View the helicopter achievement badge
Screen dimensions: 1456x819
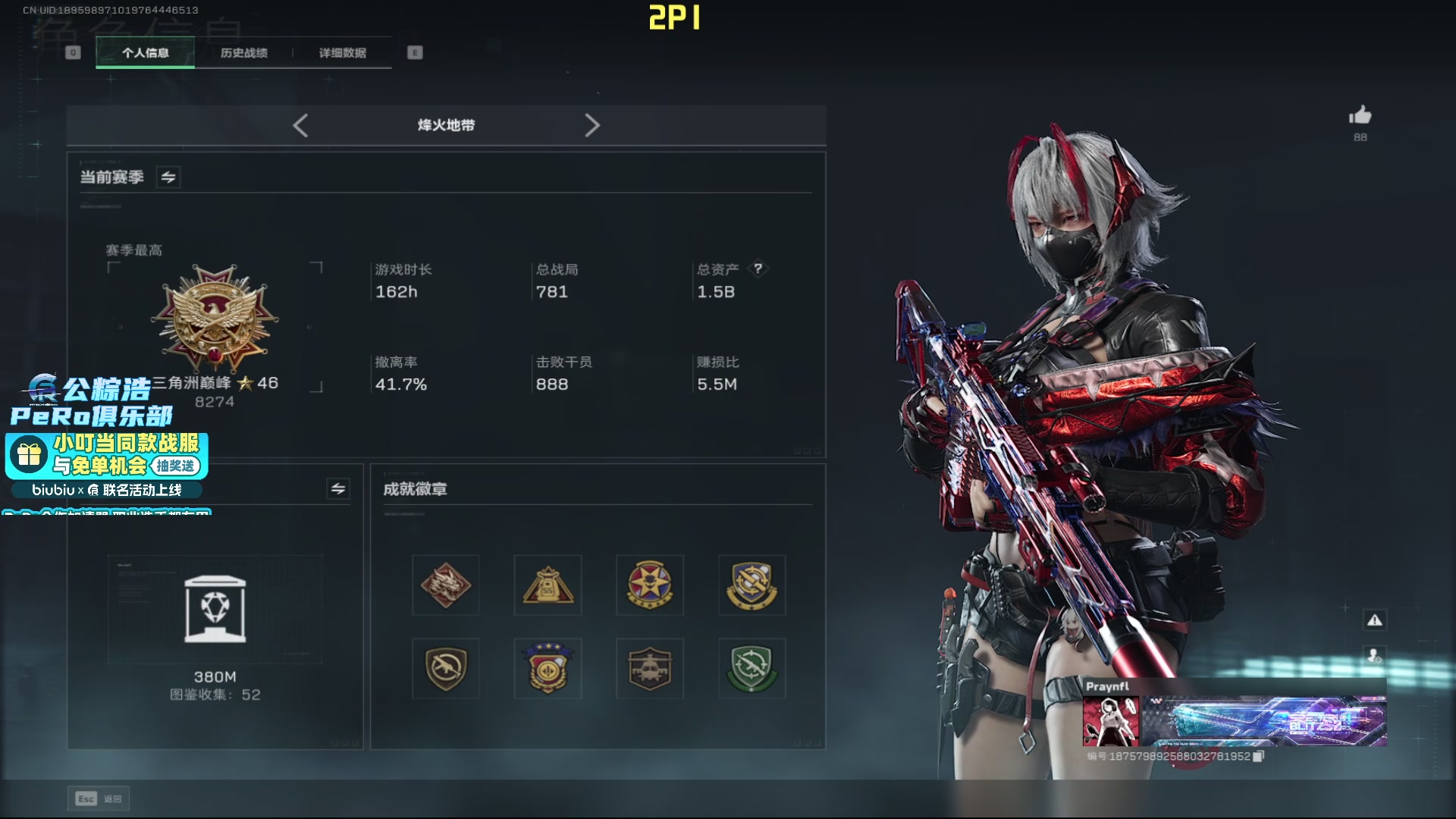(x=650, y=669)
